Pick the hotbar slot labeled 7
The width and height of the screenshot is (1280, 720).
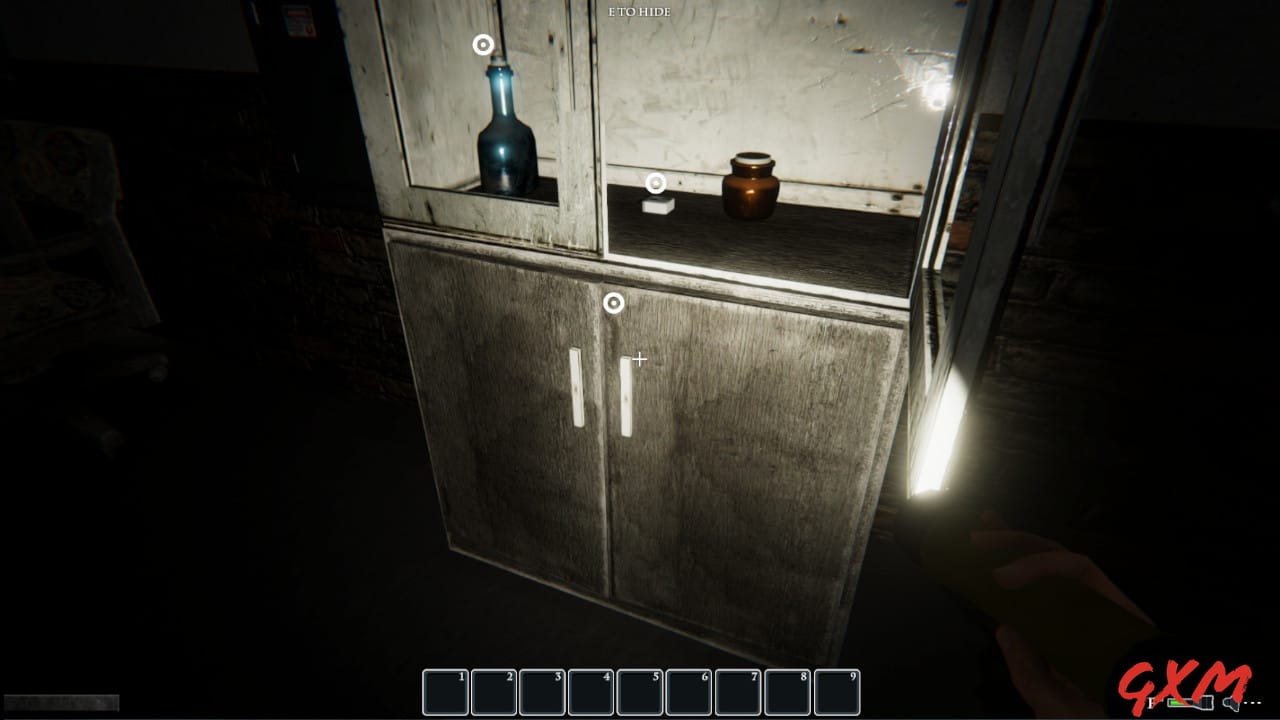pos(739,692)
